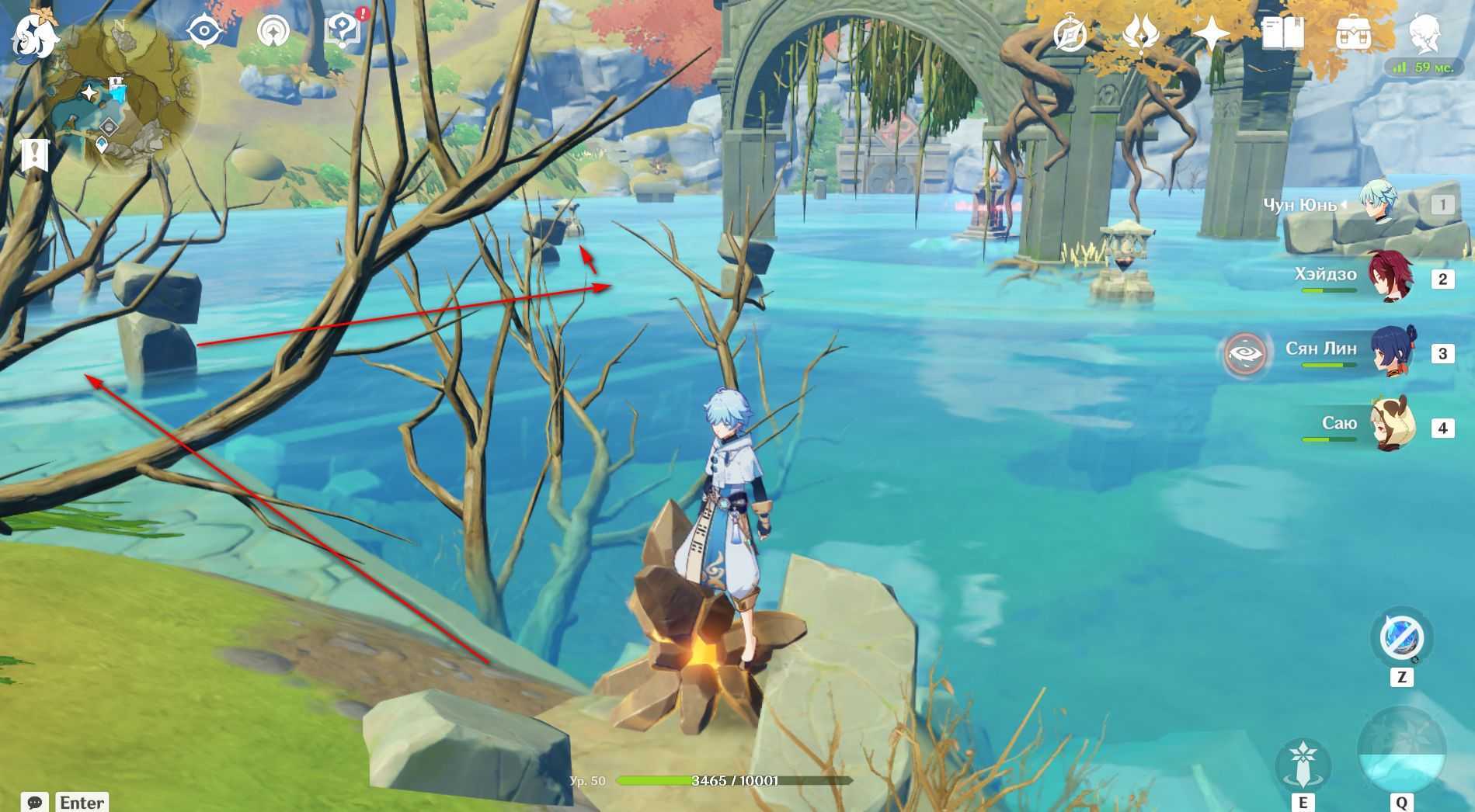
Task: Switch to party member Сян Лин
Action: point(1390,352)
